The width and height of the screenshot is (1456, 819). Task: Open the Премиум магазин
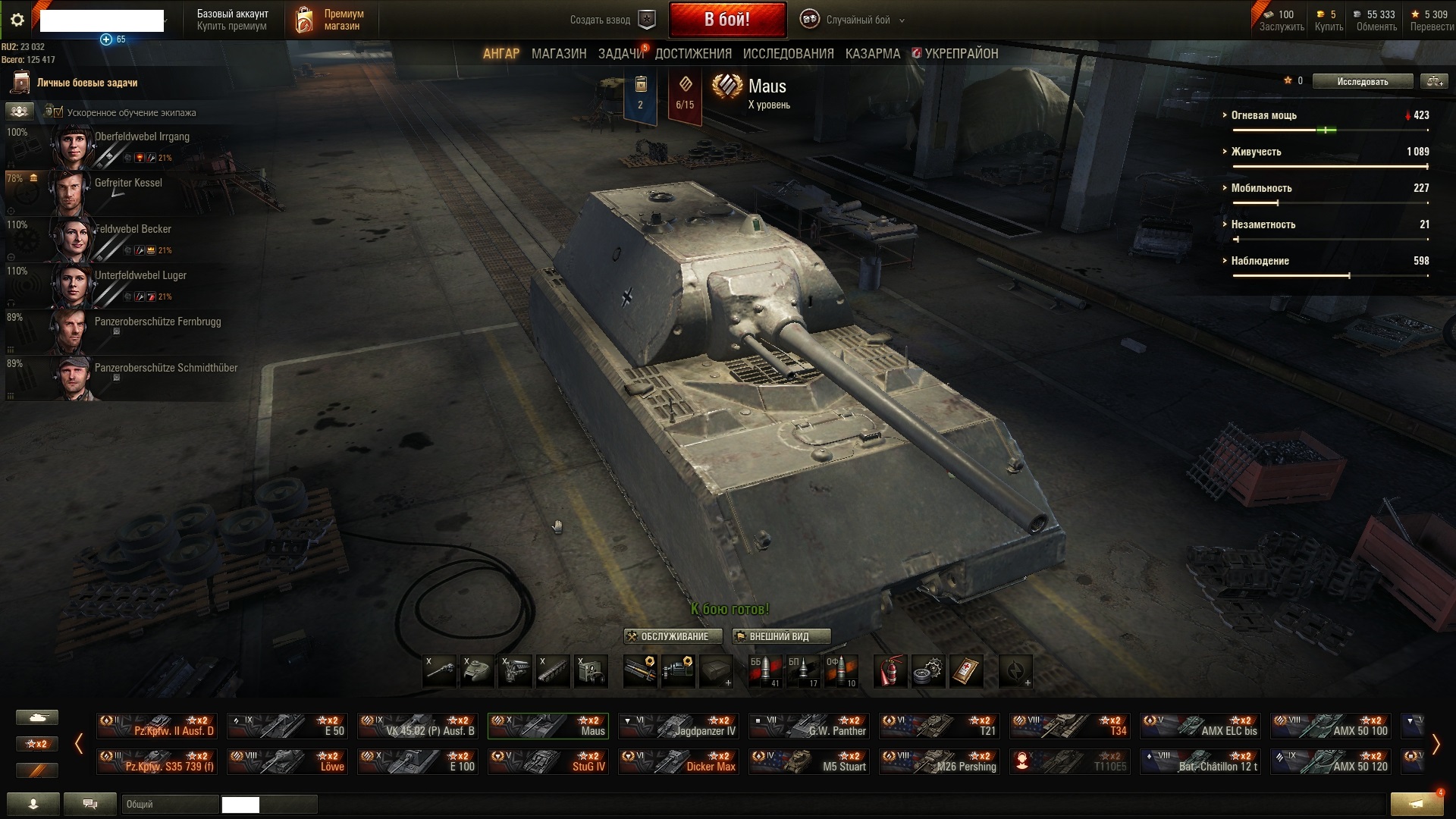click(x=329, y=20)
